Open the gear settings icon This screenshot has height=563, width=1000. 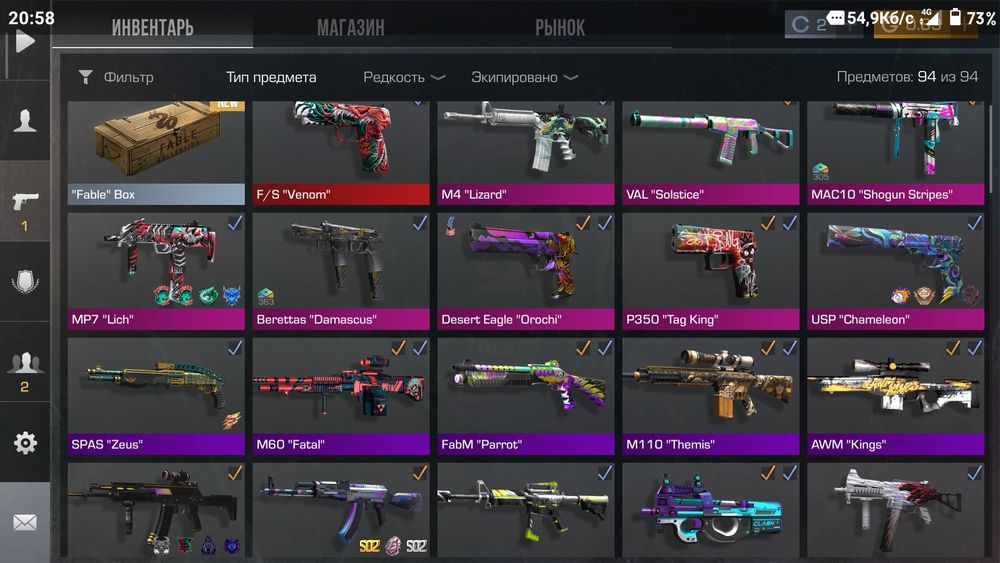pyautogui.click(x=25, y=443)
